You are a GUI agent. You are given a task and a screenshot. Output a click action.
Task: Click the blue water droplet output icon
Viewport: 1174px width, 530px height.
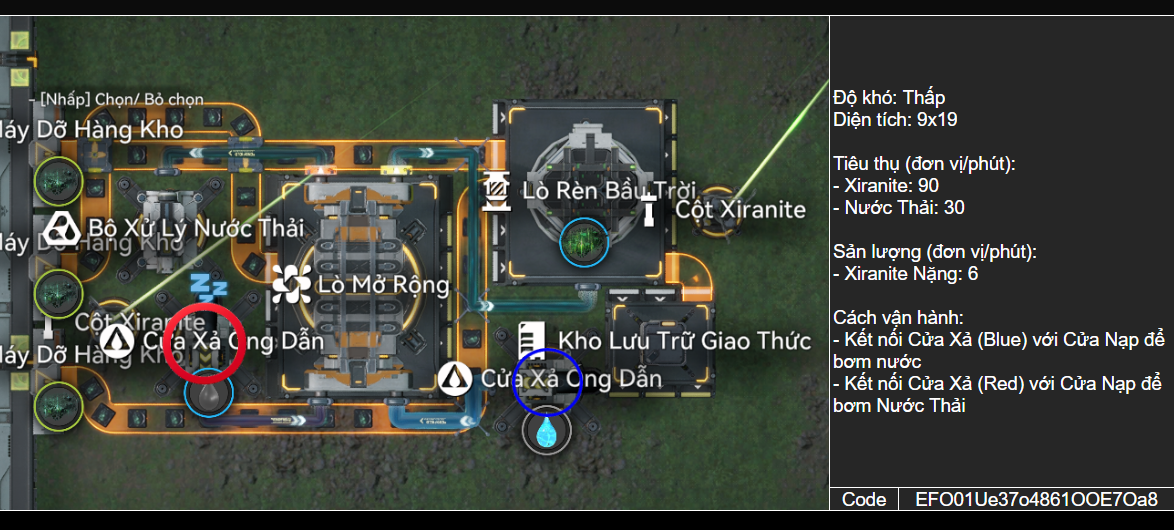coord(546,432)
